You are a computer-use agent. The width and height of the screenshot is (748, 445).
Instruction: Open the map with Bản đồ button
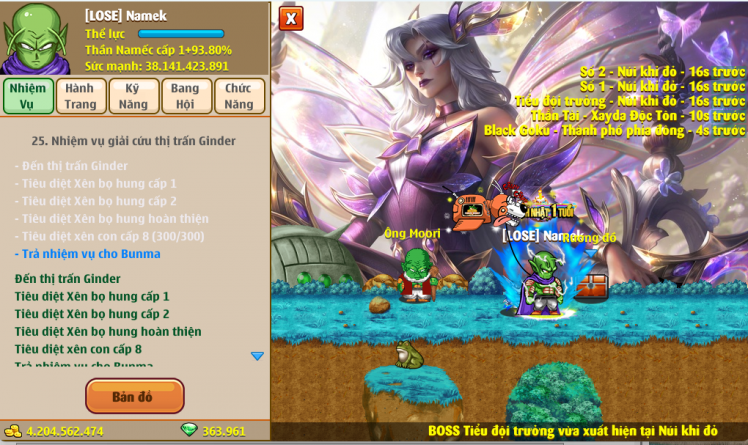134,397
